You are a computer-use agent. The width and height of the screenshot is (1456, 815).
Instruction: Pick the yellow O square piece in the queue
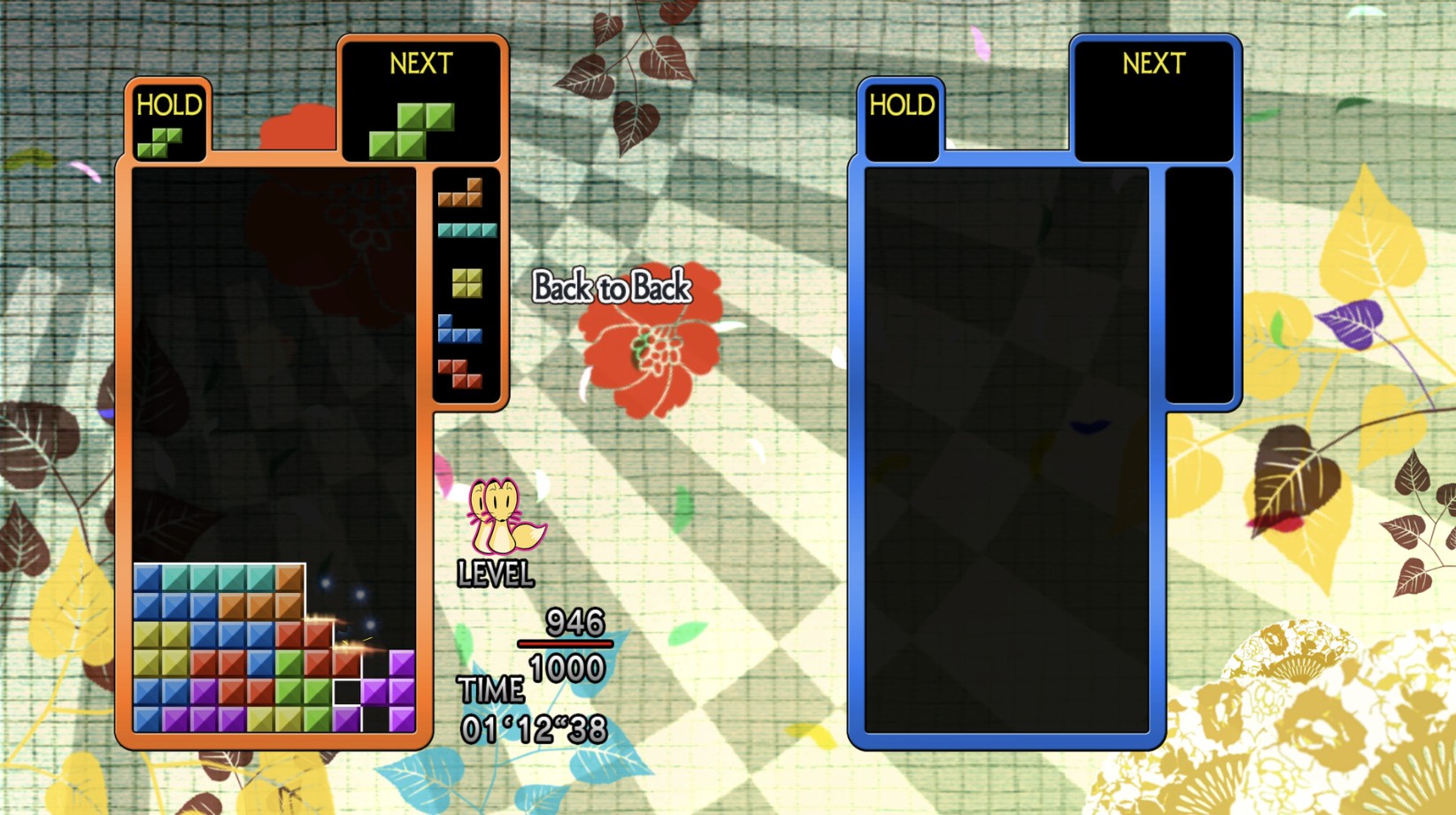click(466, 283)
